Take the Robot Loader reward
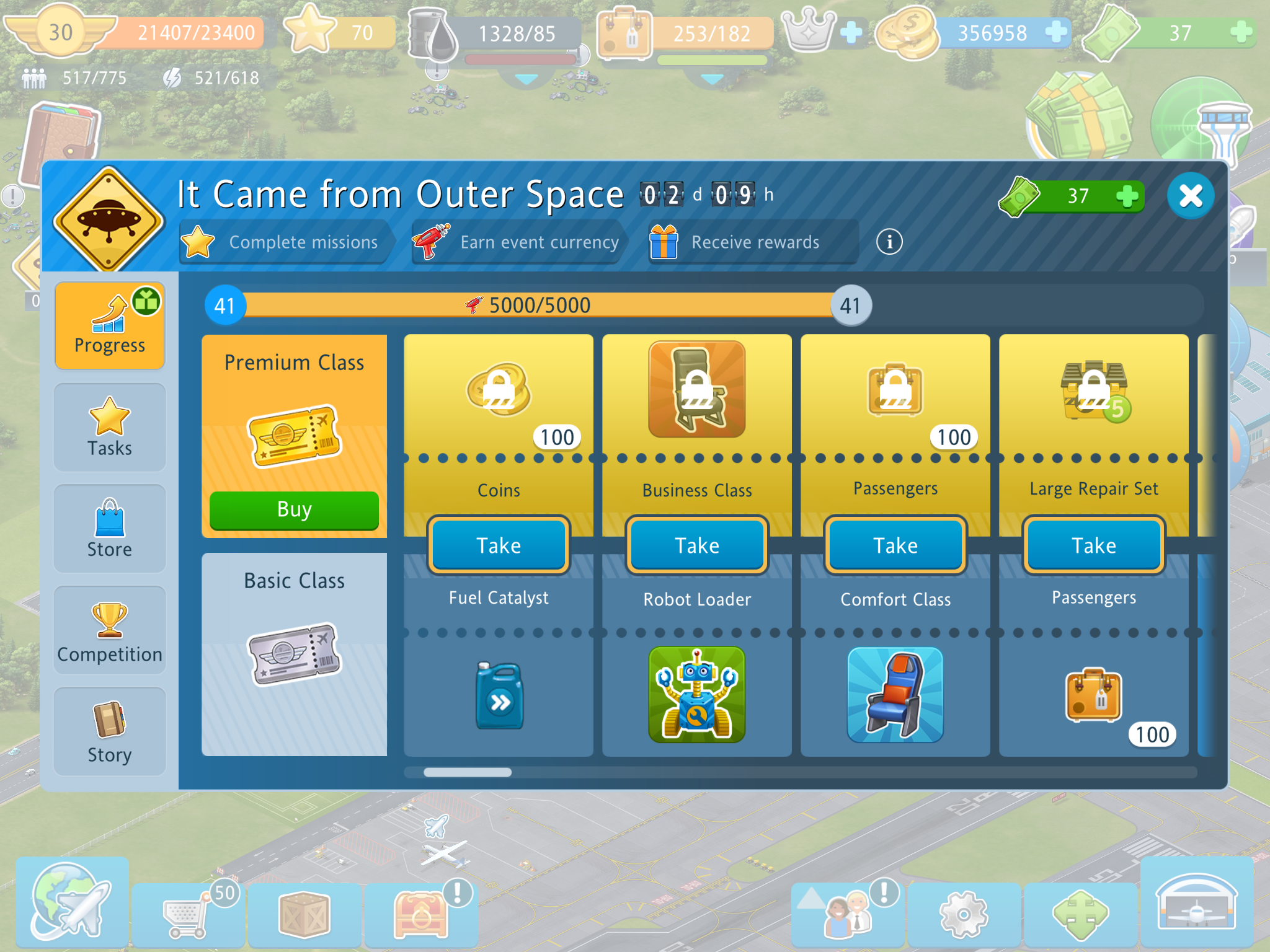1270x952 pixels. tap(697, 545)
